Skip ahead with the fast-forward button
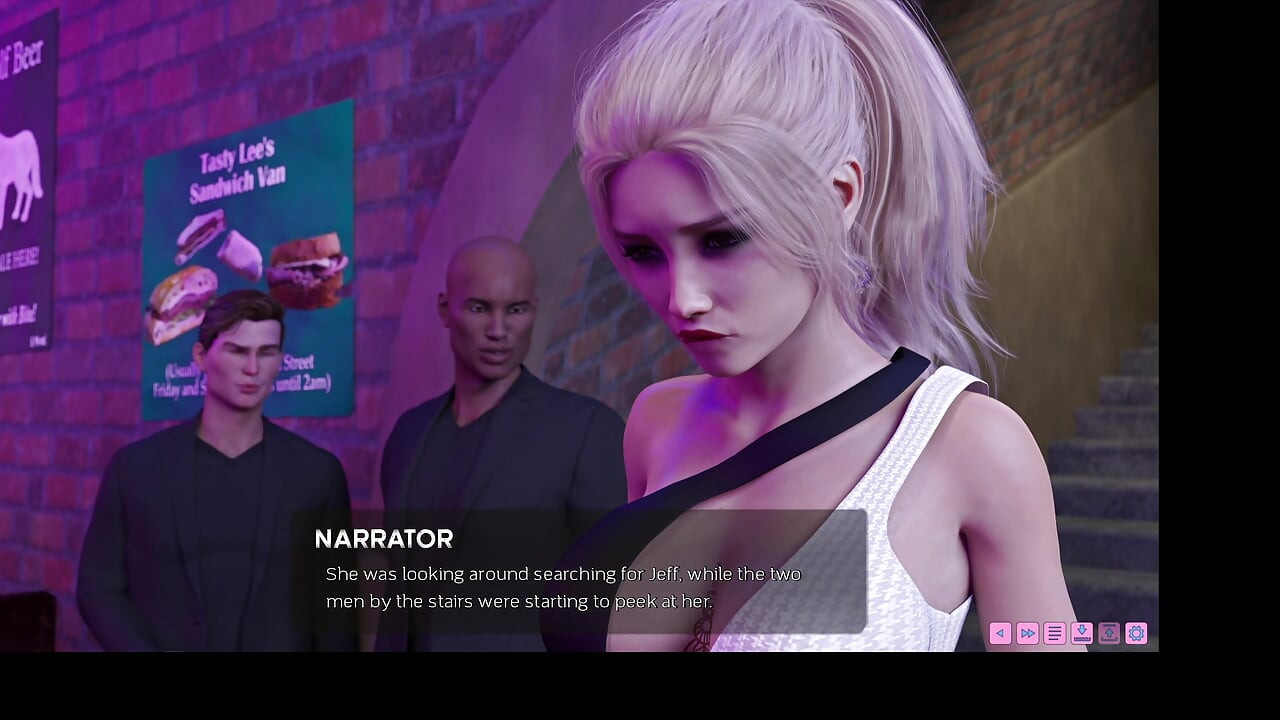This screenshot has width=1280, height=720. tap(1027, 633)
